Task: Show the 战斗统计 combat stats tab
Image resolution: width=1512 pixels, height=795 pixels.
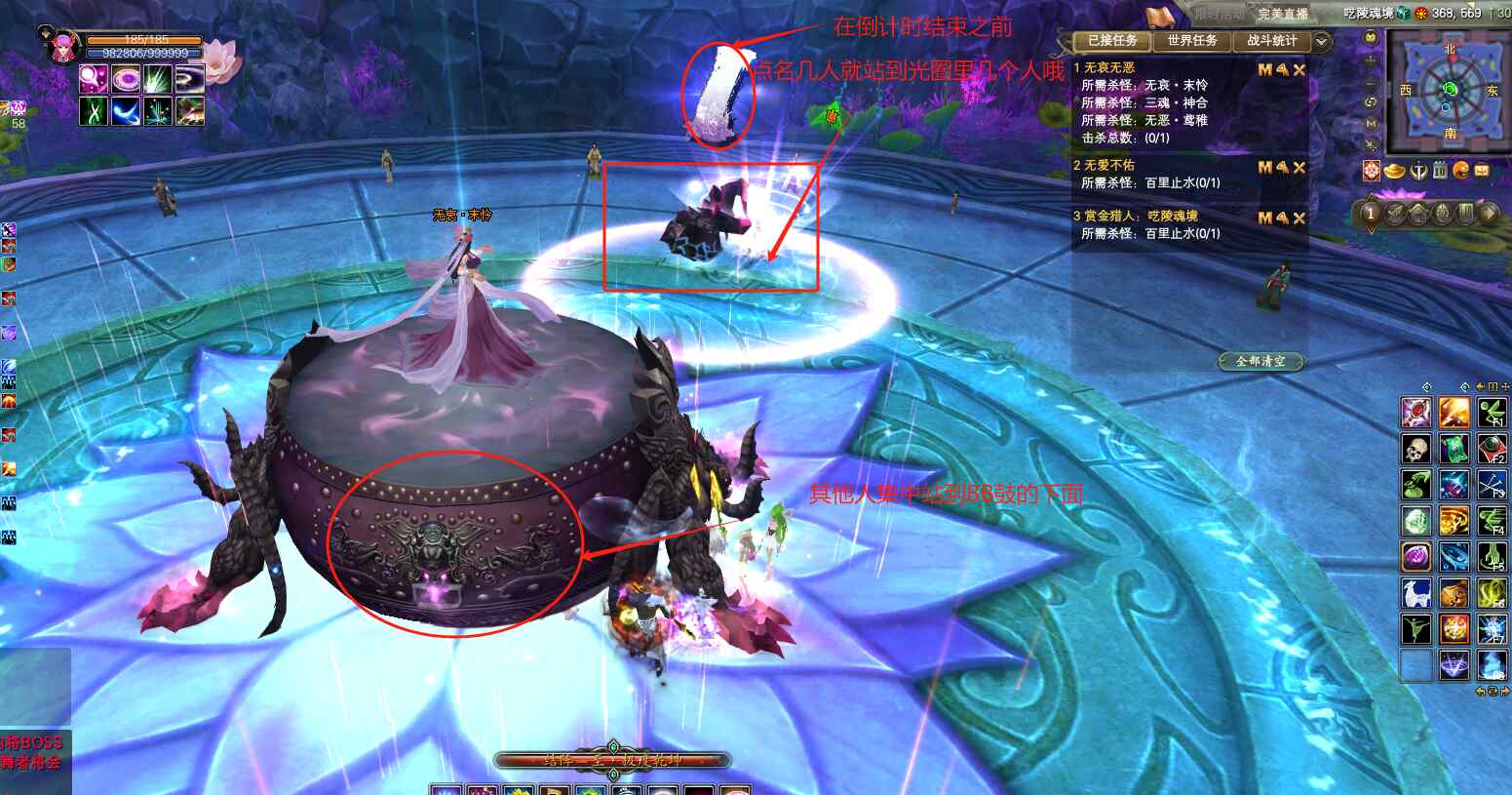Action: coord(1271,41)
